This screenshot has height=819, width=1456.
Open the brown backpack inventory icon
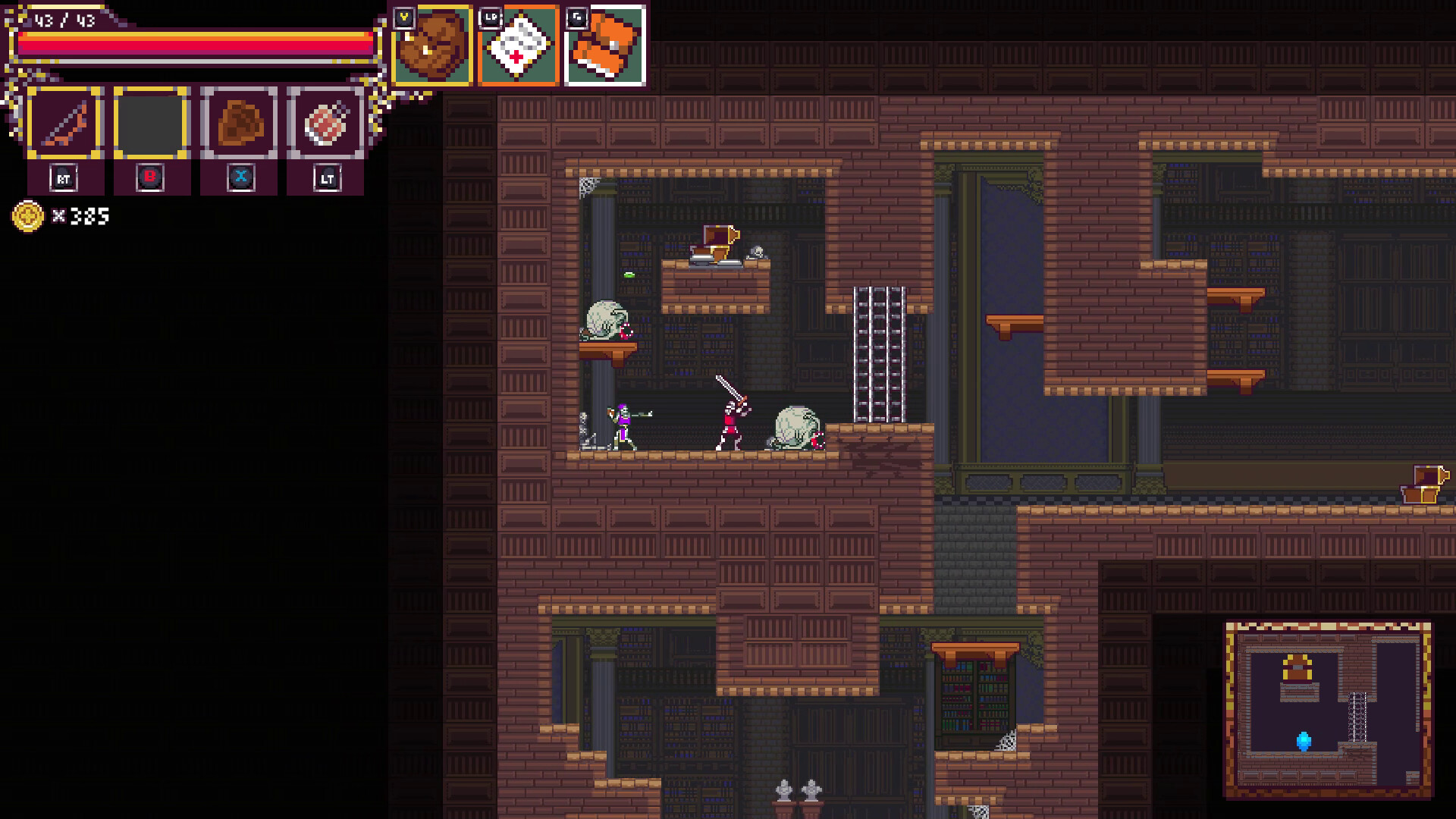[x=433, y=47]
